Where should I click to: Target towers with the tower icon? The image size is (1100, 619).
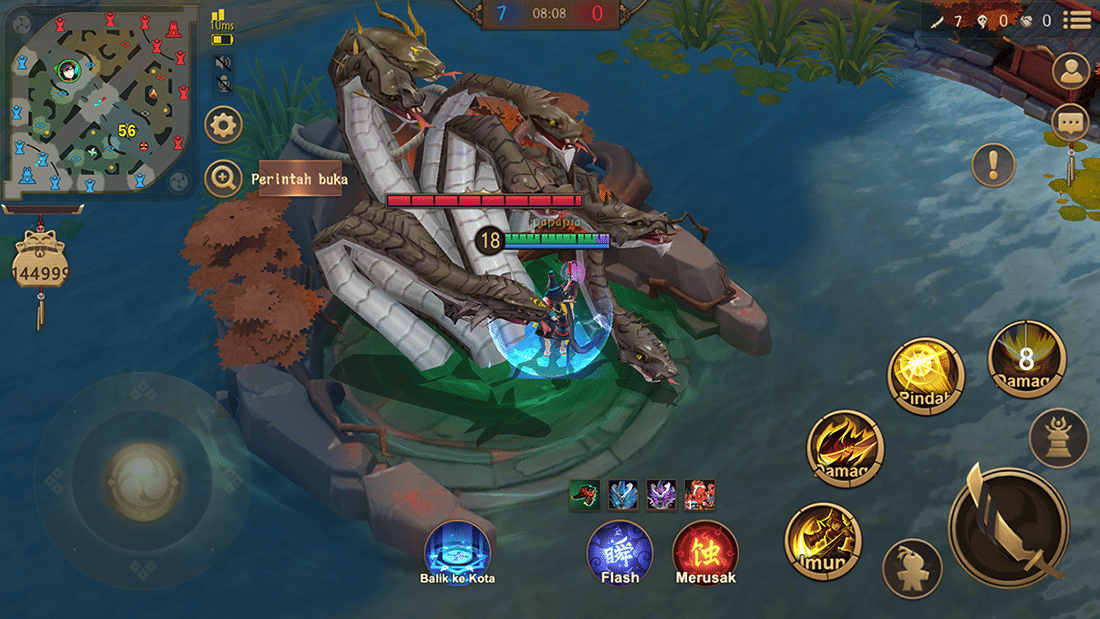(x=1059, y=438)
